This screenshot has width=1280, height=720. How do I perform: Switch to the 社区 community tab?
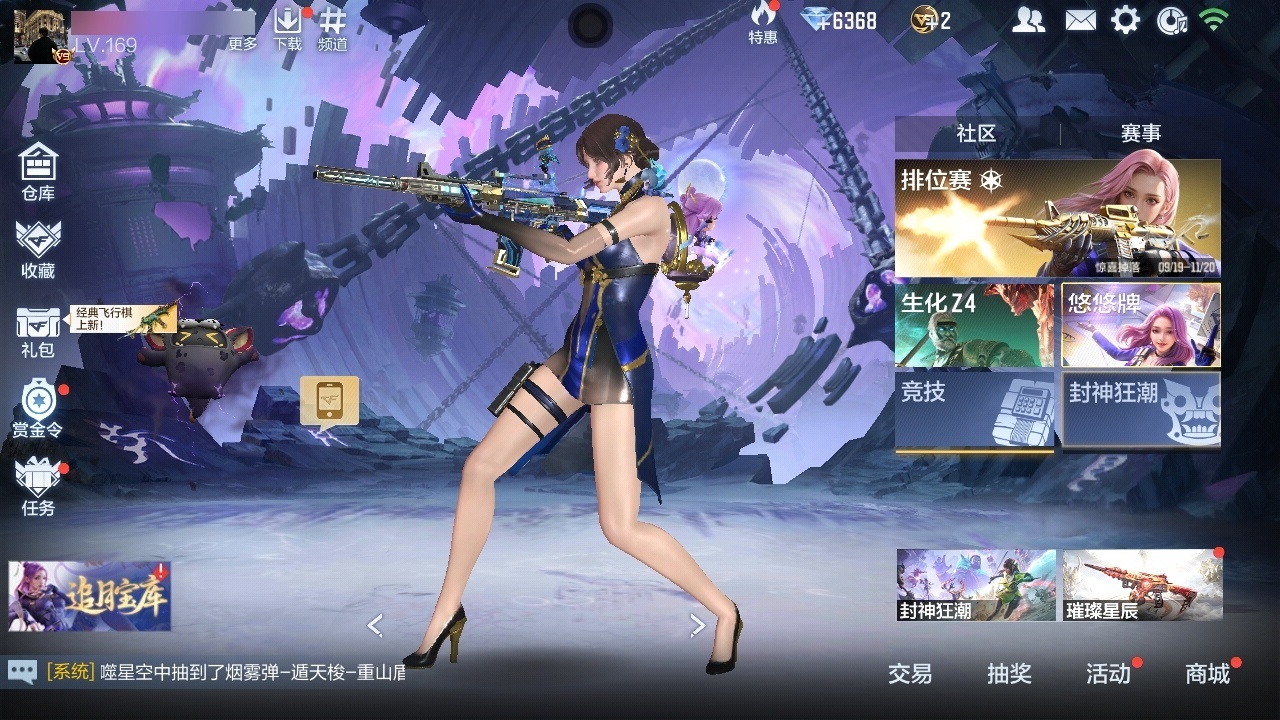tap(976, 133)
